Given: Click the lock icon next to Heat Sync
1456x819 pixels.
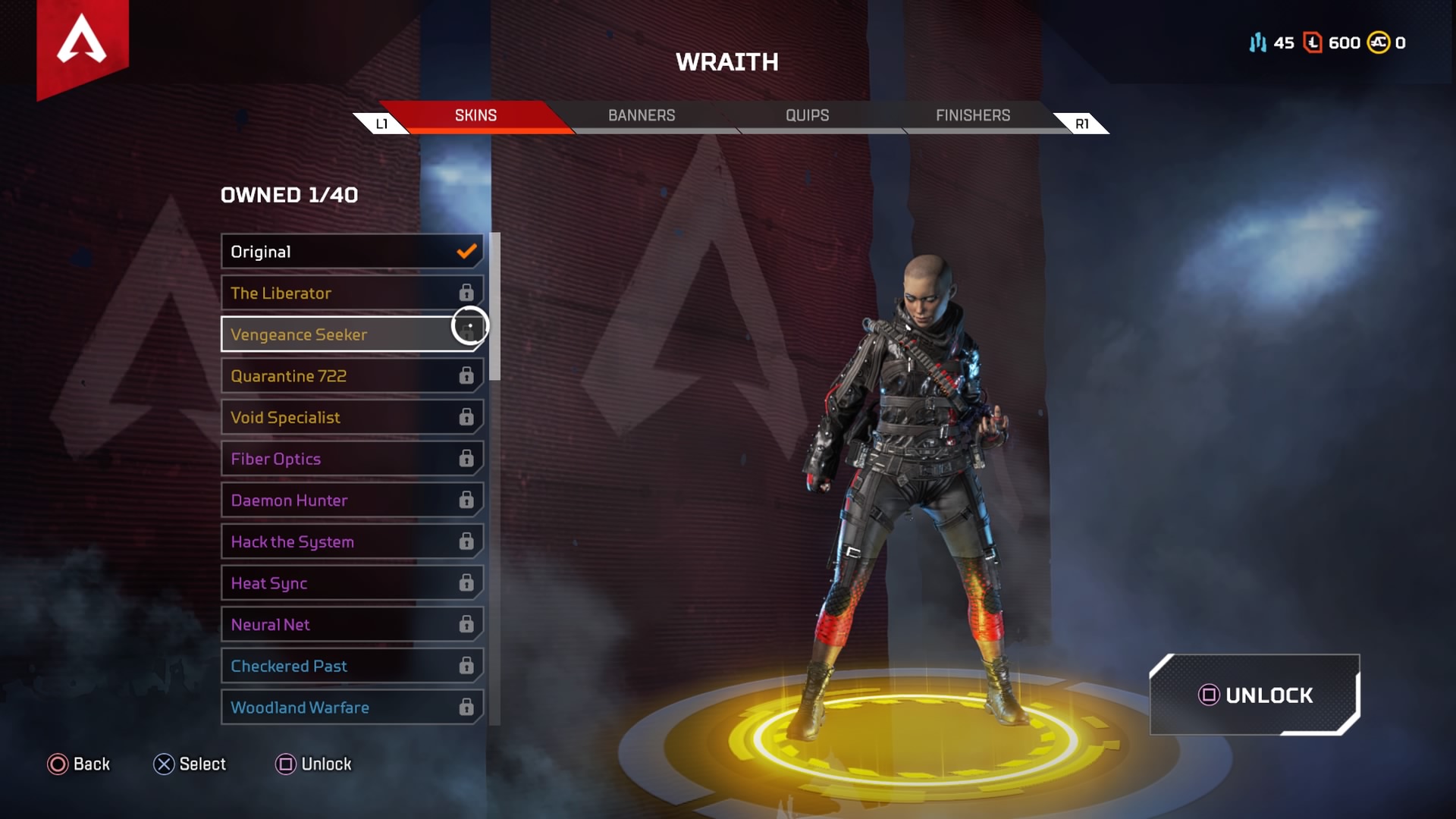Looking at the screenshot, I should click(465, 583).
